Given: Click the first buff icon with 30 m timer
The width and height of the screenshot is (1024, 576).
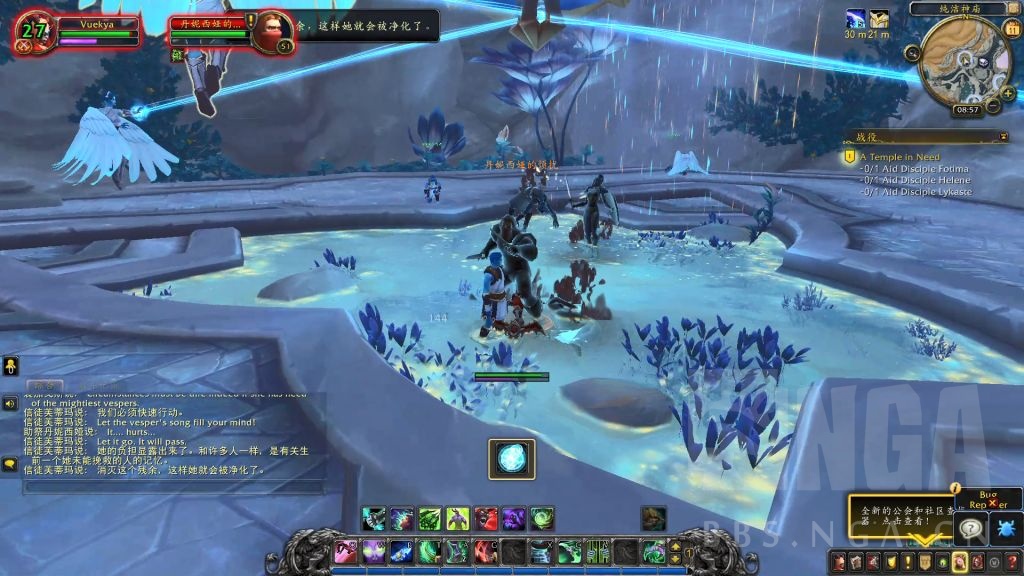Looking at the screenshot, I should (855, 19).
